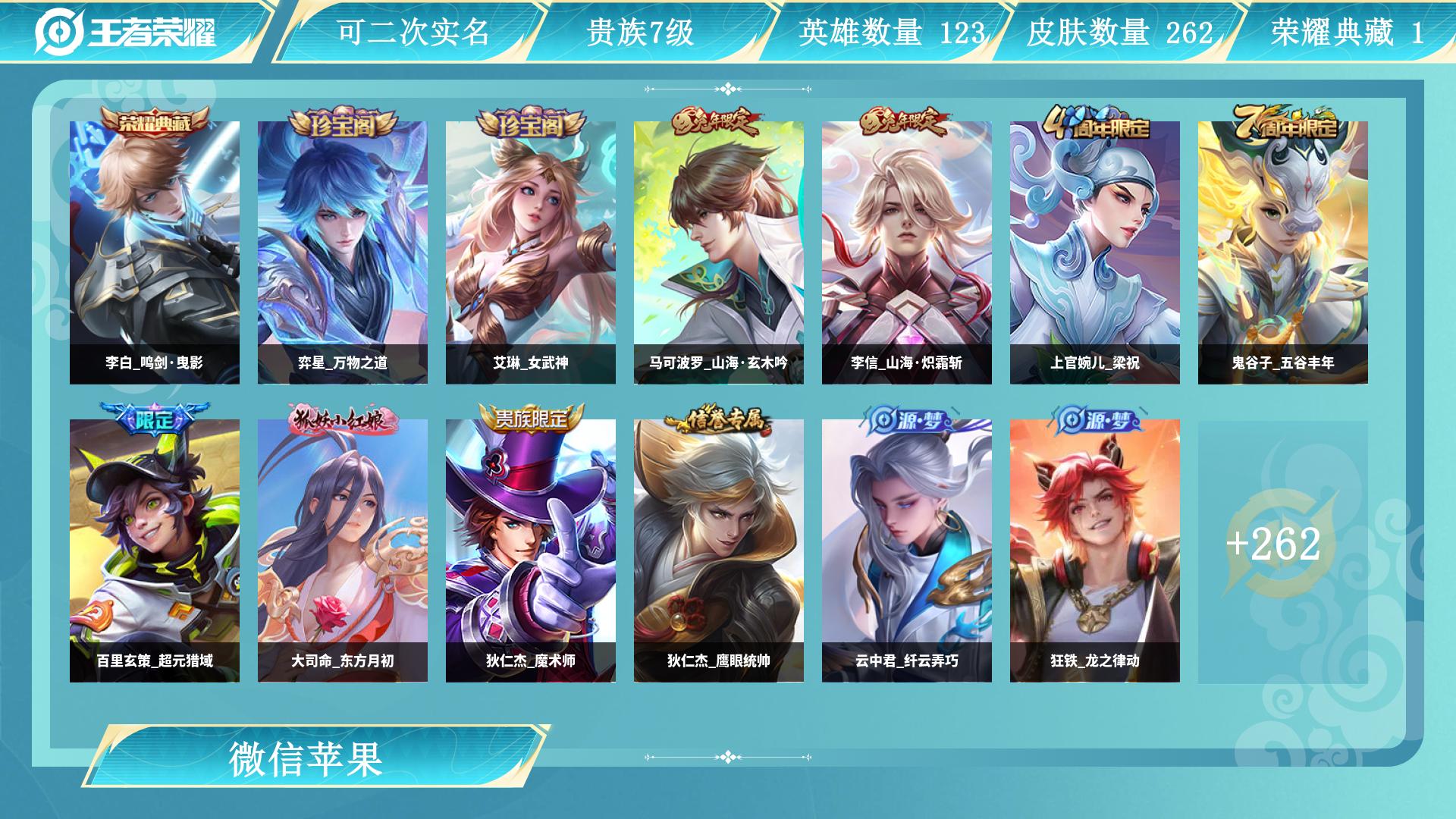
Task: Choose the 弈星 万物之道 skin card
Action: 343,253
